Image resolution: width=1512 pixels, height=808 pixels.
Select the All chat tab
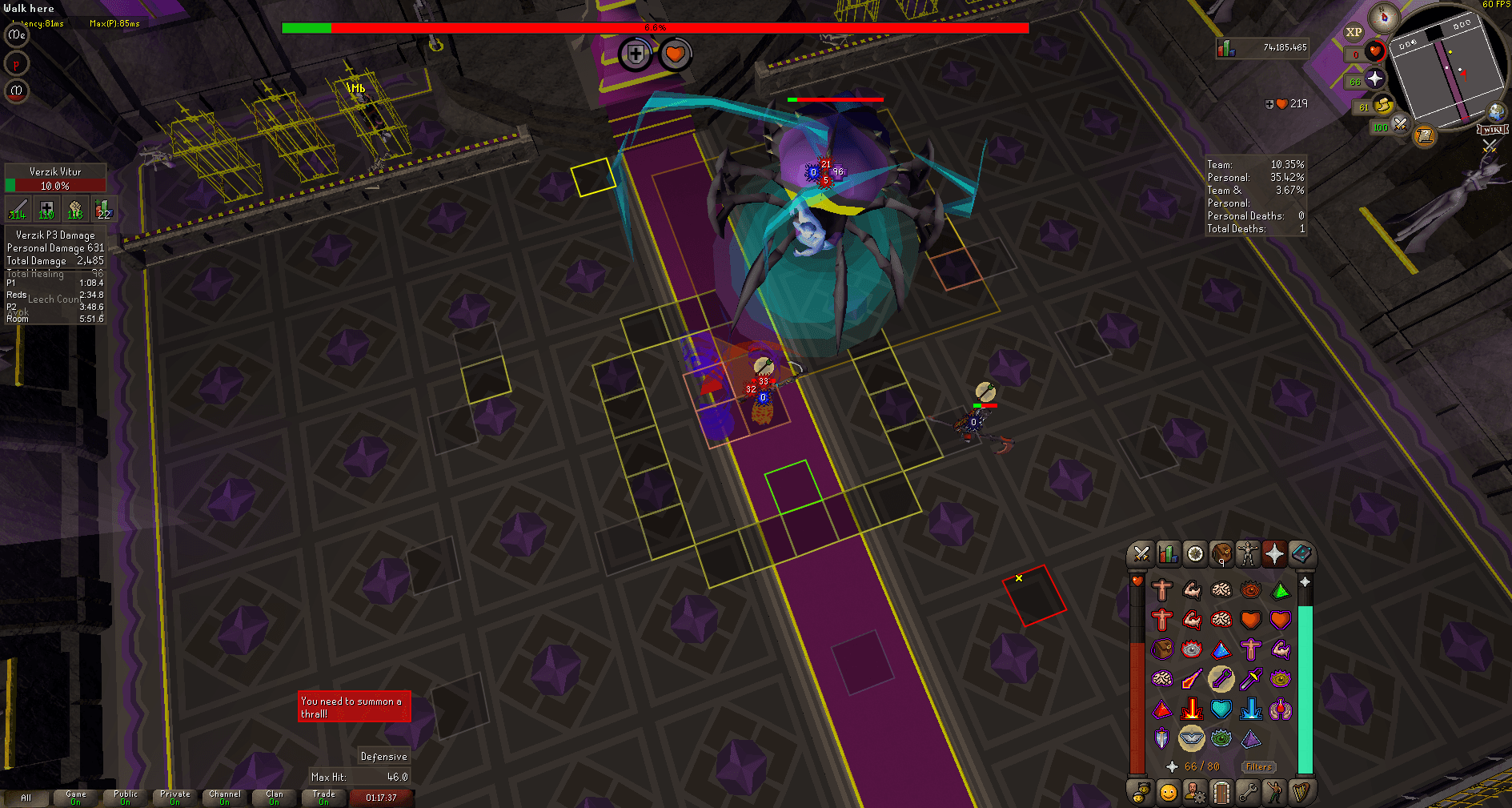click(28, 798)
